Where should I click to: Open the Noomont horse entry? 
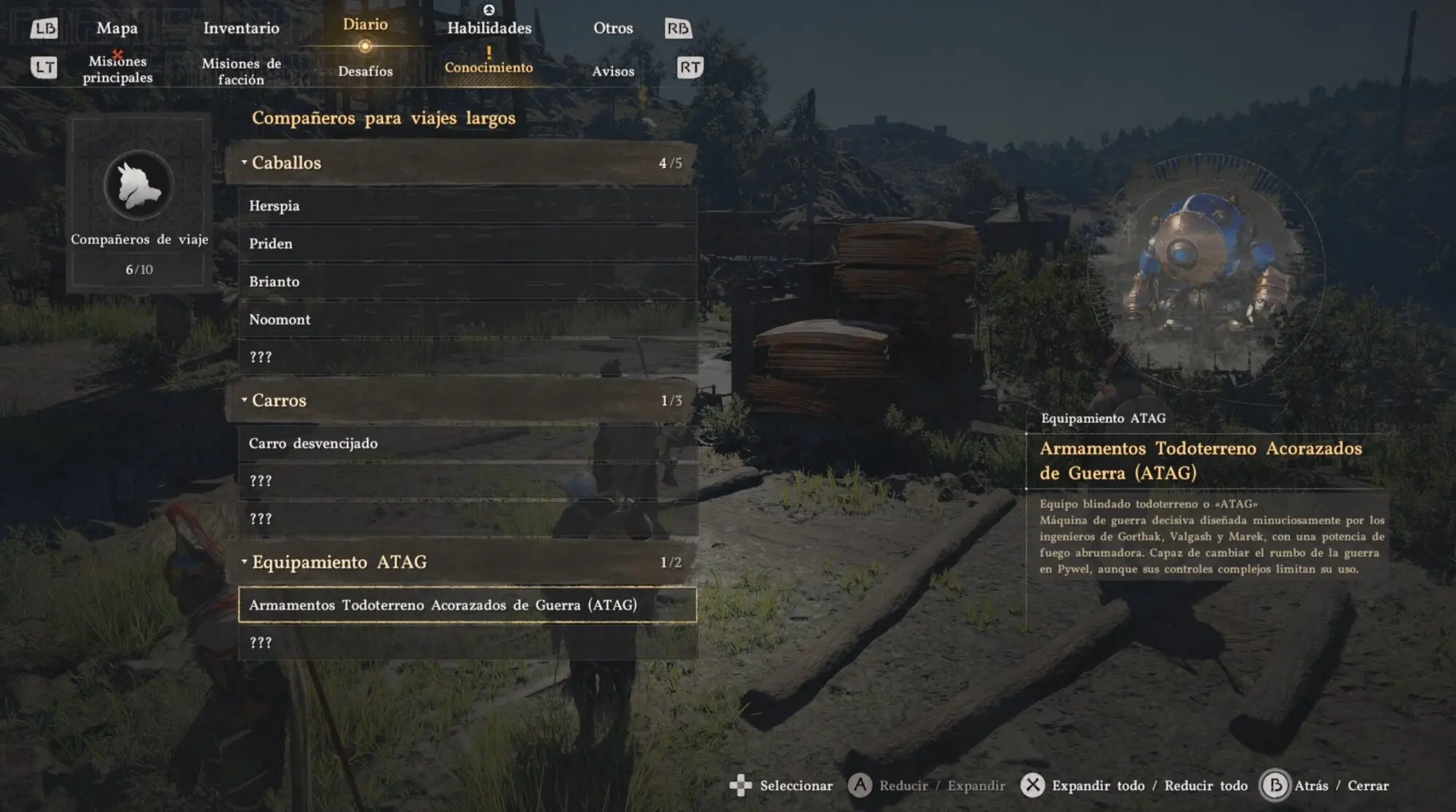pyautogui.click(x=467, y=319)
